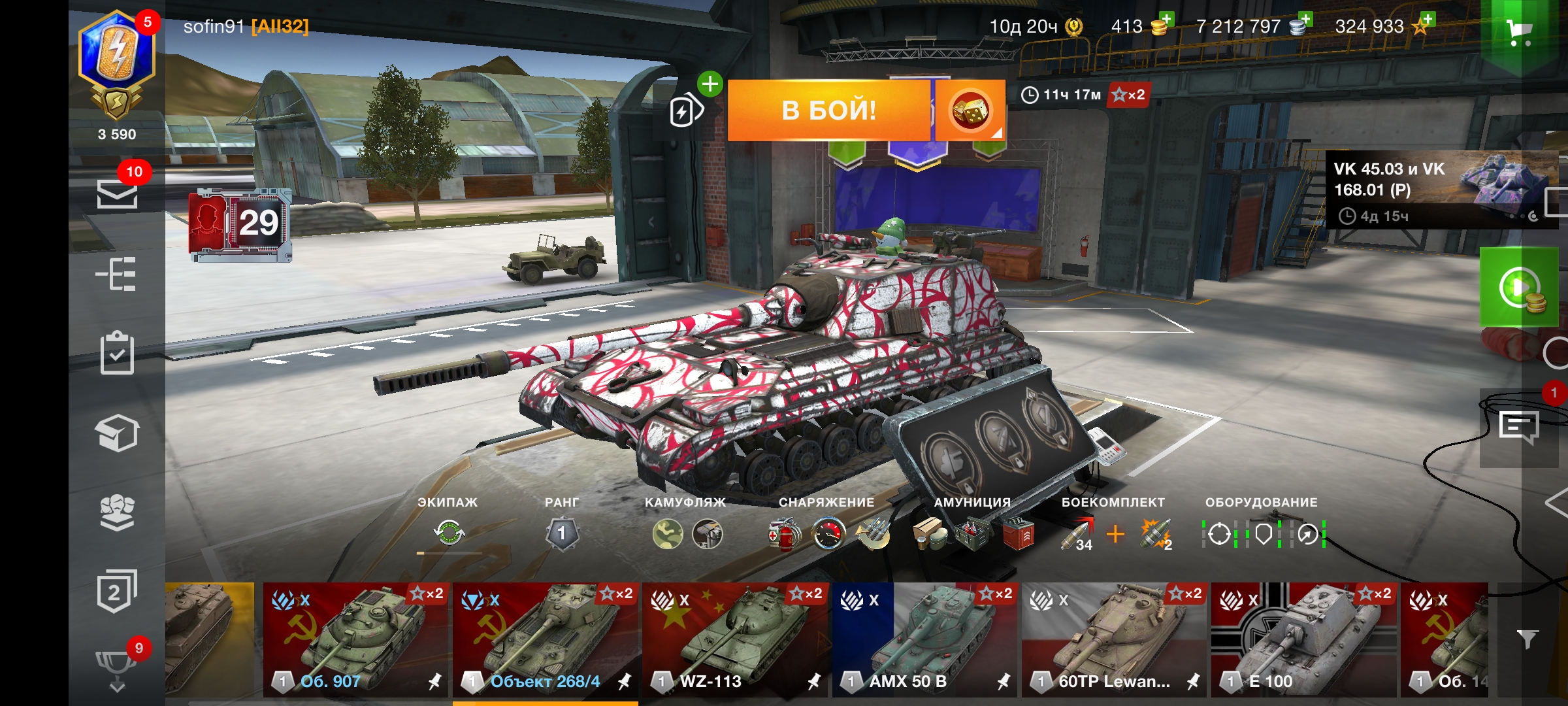Open the player profile badge
Viewport: 1568px width, 706px height.
(117, 65)
